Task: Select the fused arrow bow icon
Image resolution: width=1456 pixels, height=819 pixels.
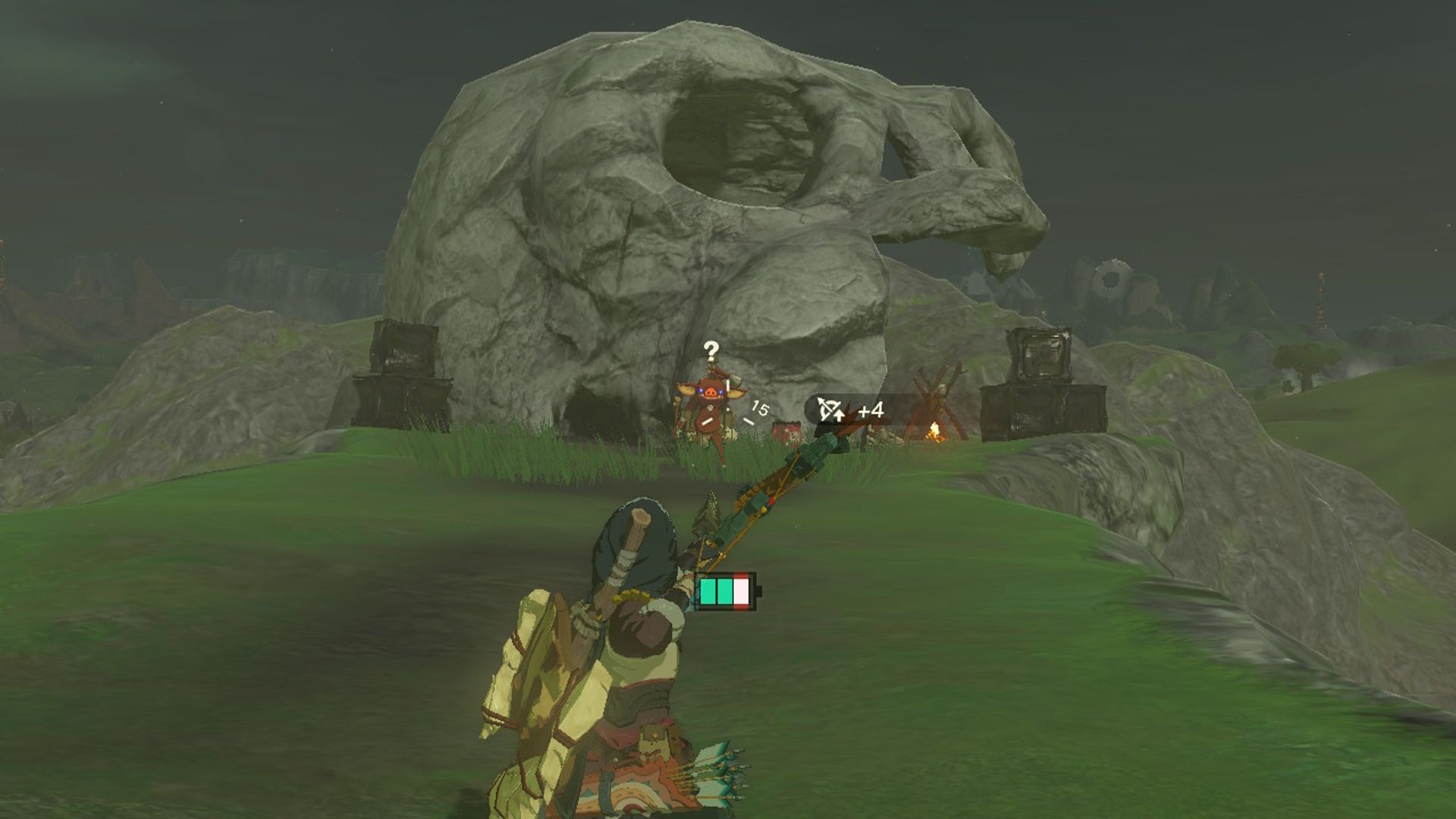Action: [828, 406]
